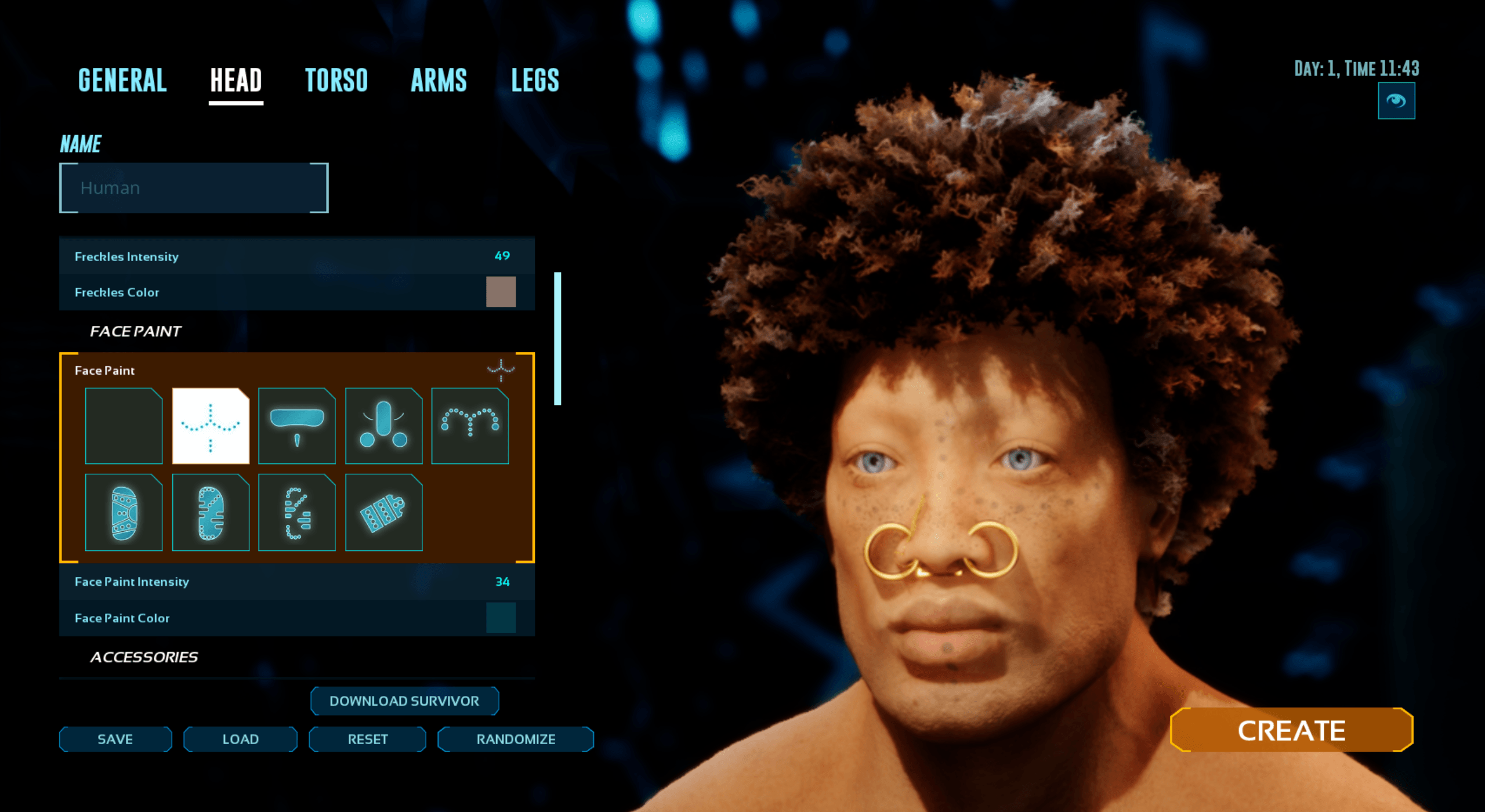Pick the dotted arch face paint
Viewport: 1485px width, 812px height.
click(470, 426)
